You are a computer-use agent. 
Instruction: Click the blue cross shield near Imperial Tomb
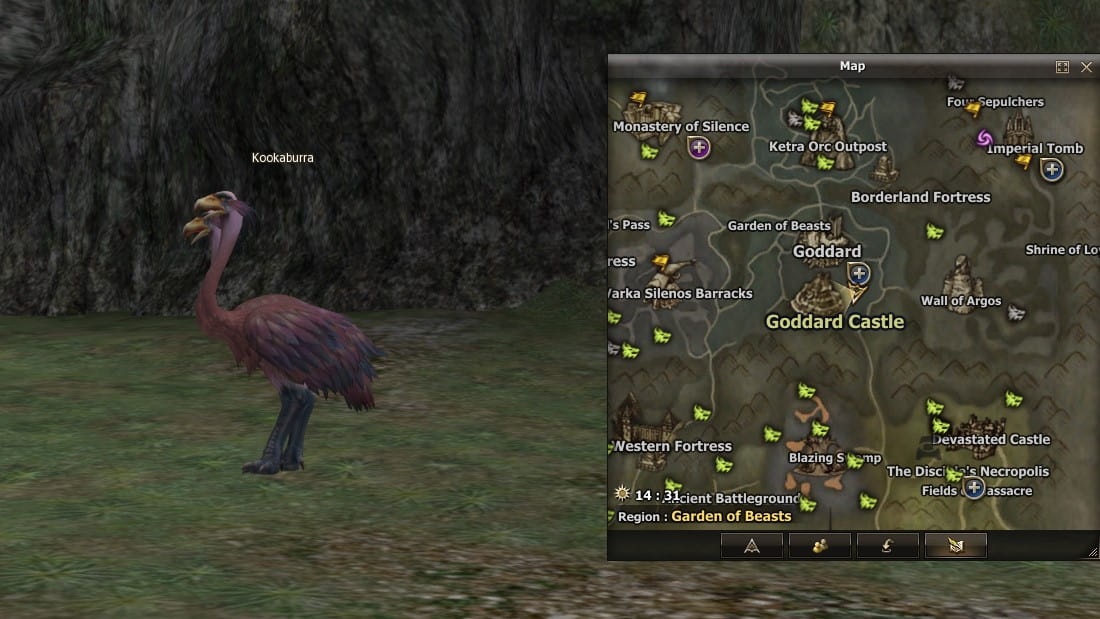tap(1051, 170)
